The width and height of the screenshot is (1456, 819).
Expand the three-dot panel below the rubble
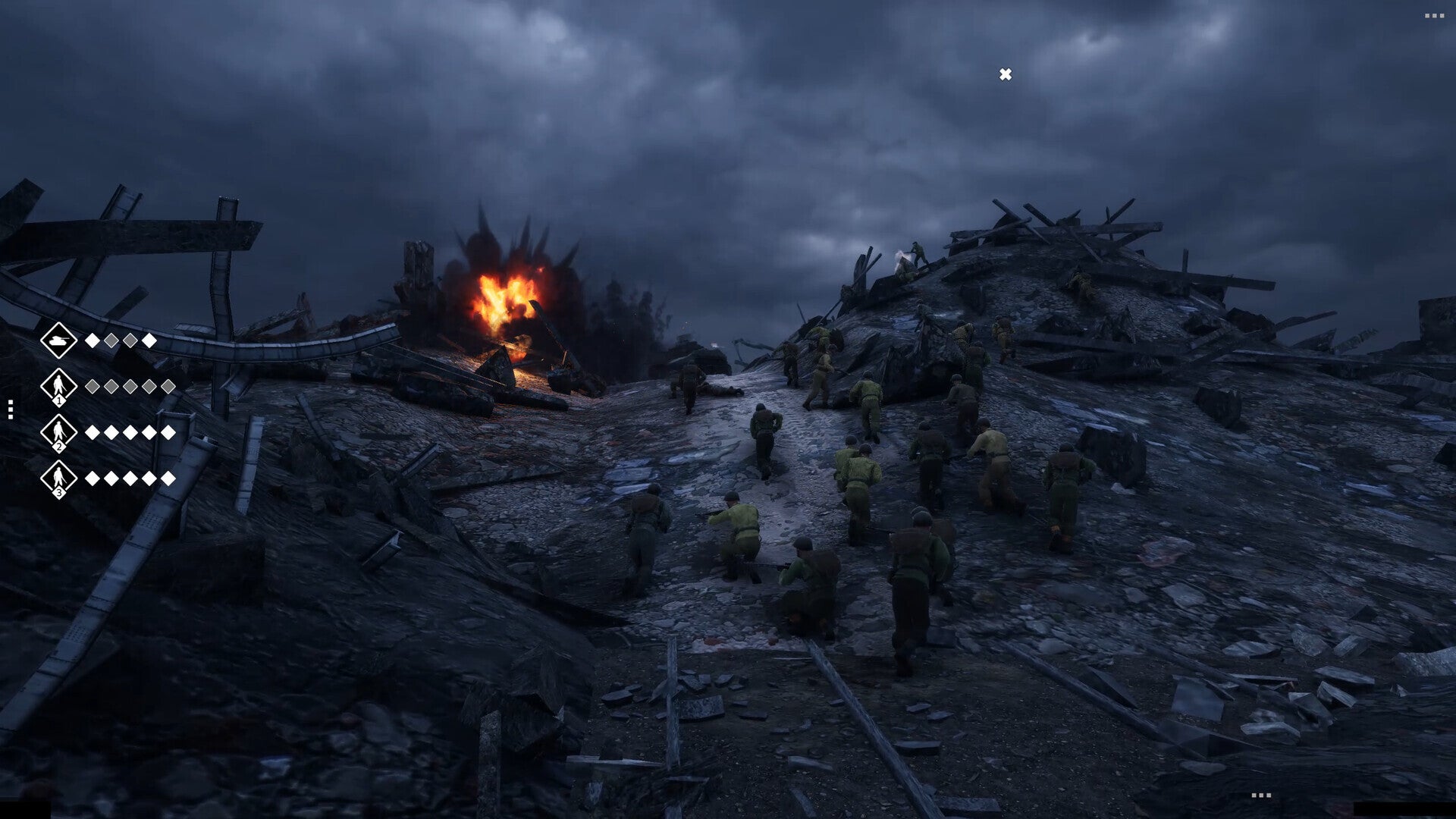(1261, 795)
